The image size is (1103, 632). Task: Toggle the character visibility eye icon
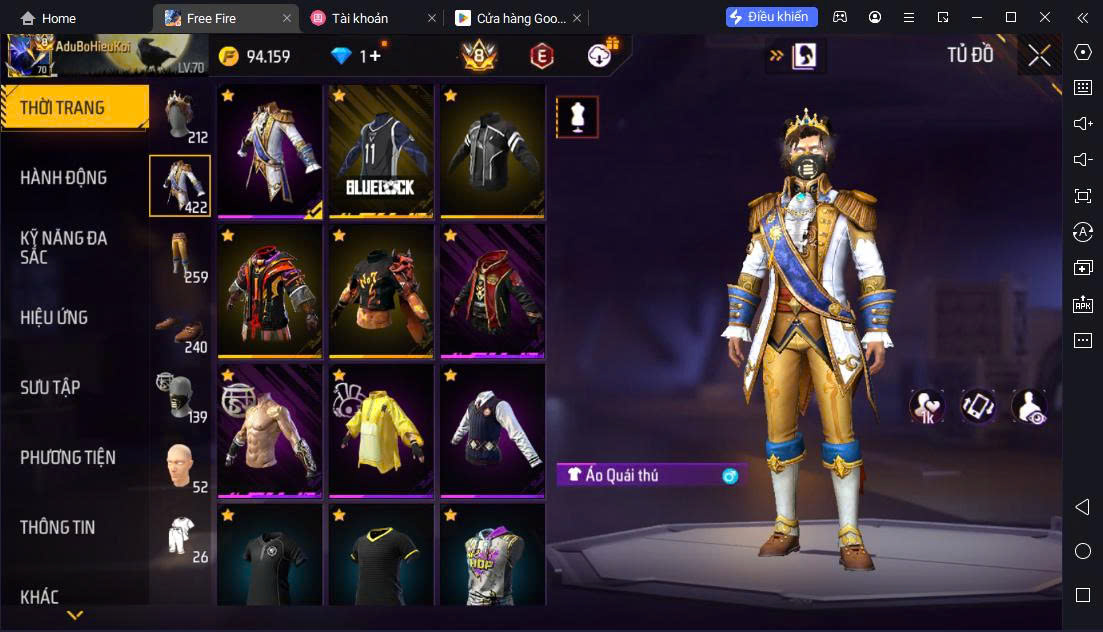pos(1028,405)
